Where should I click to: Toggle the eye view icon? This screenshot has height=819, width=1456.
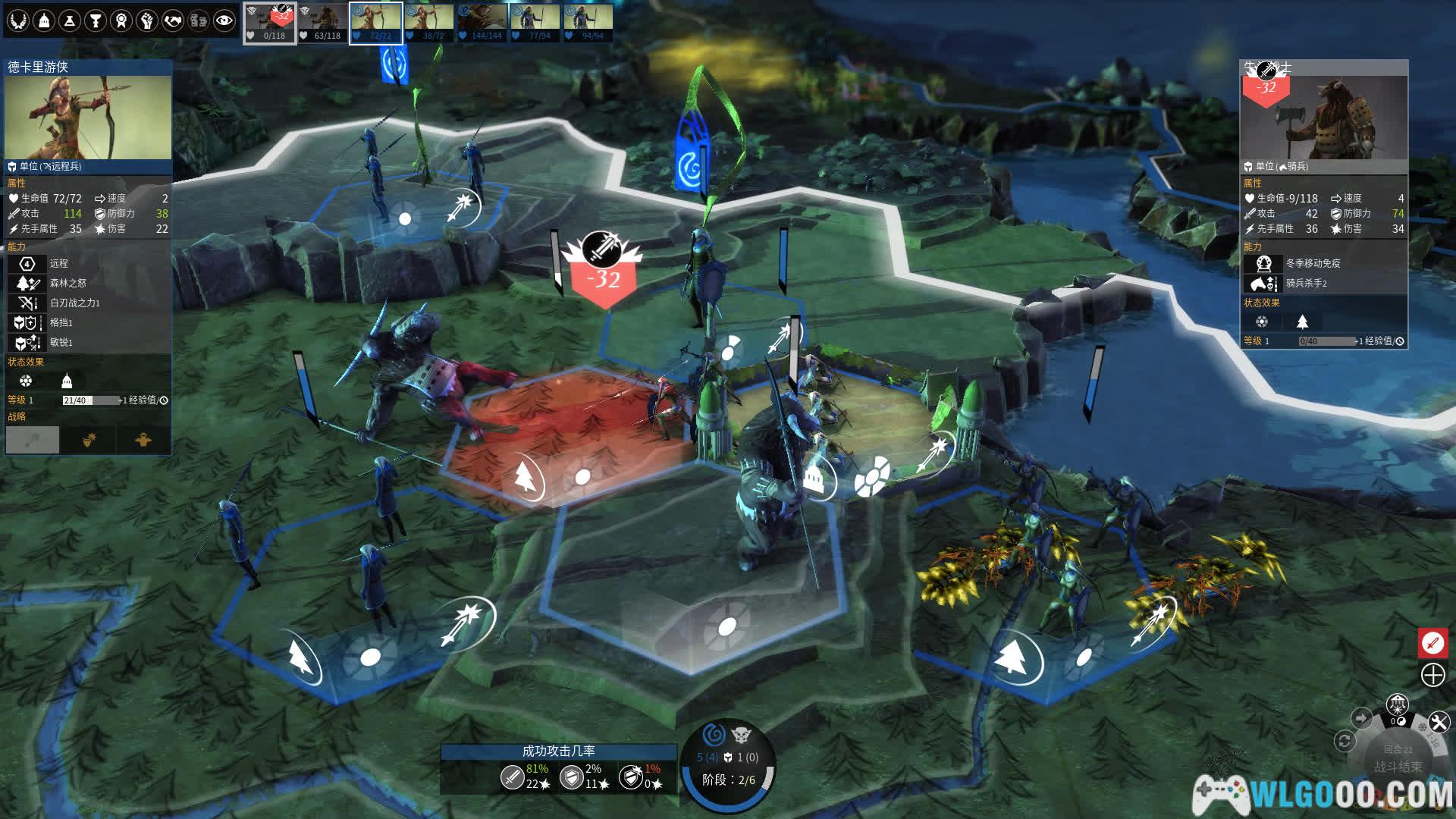[x=224, y=20]
